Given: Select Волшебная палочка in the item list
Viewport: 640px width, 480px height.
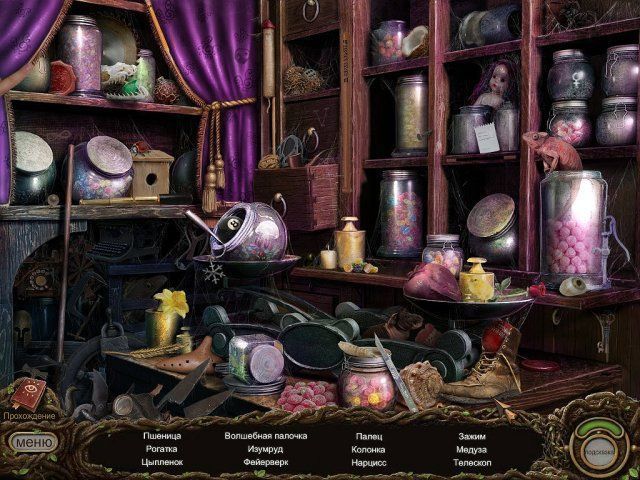Looking at the screenshot, I should pos(266,436).
